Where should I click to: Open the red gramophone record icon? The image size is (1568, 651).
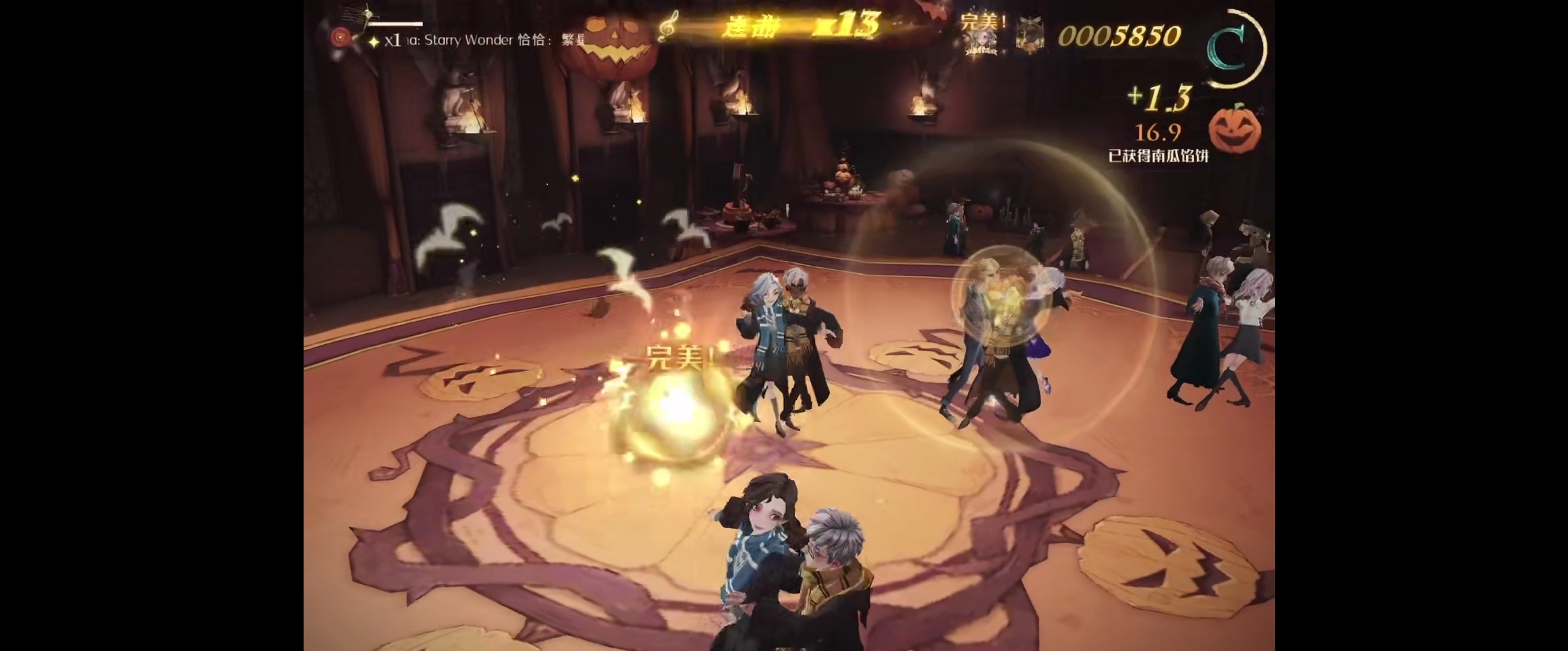[341, 38]
